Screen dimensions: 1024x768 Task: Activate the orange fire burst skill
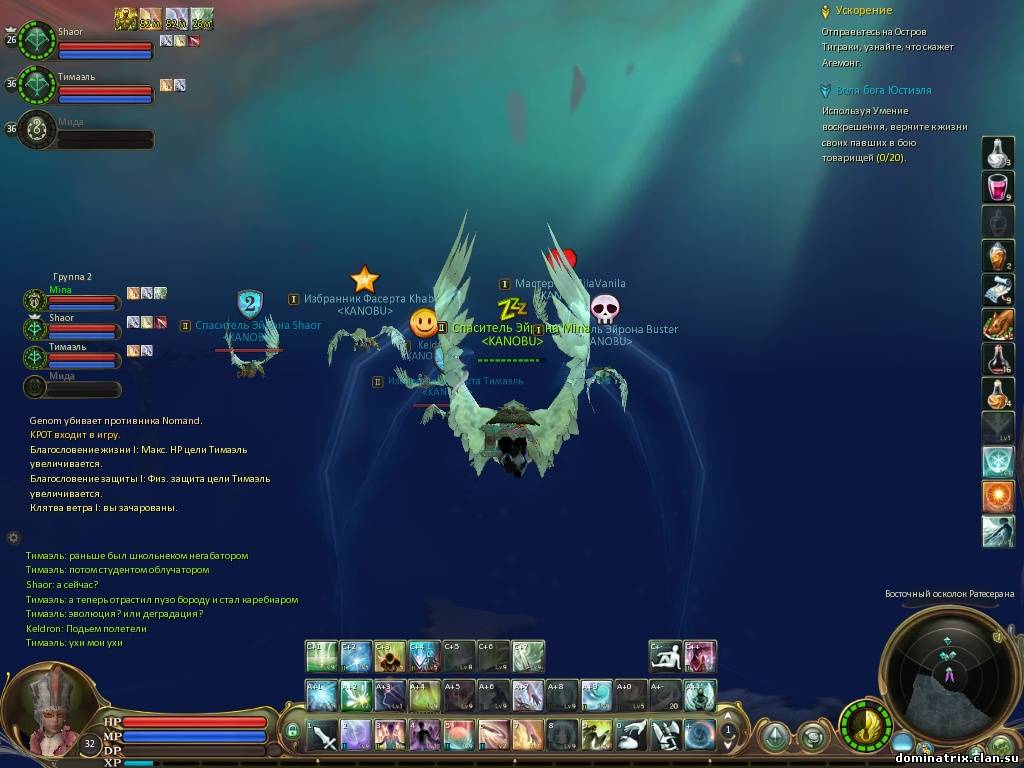pos(998,496)
